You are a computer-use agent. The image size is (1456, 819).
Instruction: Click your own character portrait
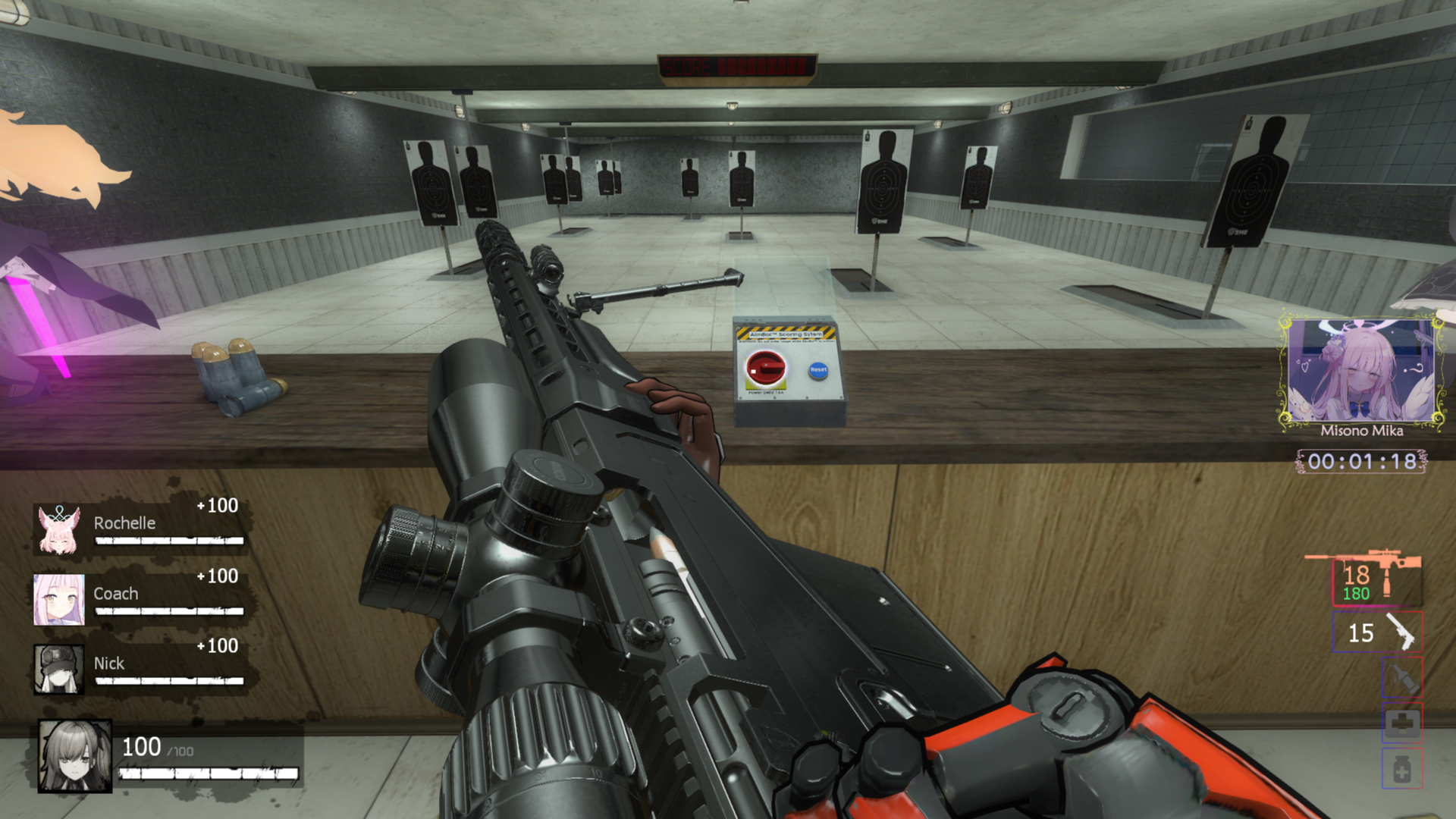click(75, 755)
